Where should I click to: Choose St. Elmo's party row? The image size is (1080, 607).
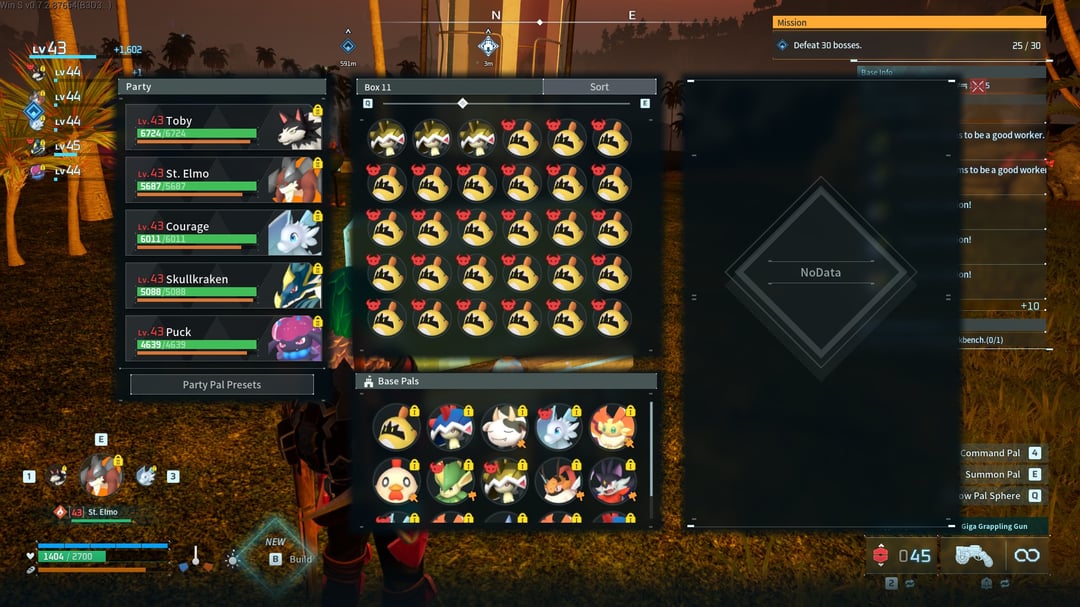224,180
